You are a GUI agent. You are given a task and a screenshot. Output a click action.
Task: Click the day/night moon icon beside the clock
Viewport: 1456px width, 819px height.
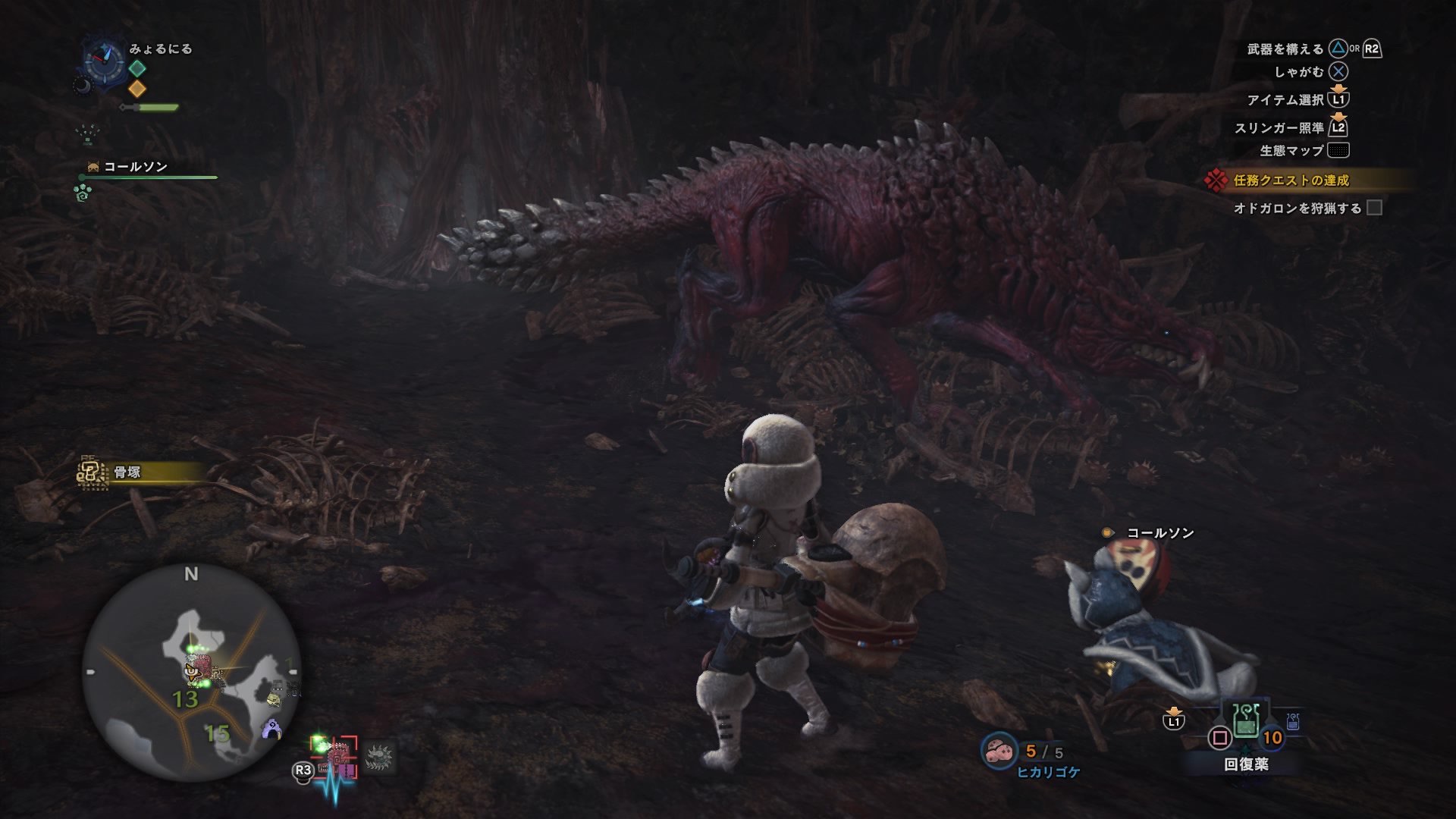[x=83, y=86]
